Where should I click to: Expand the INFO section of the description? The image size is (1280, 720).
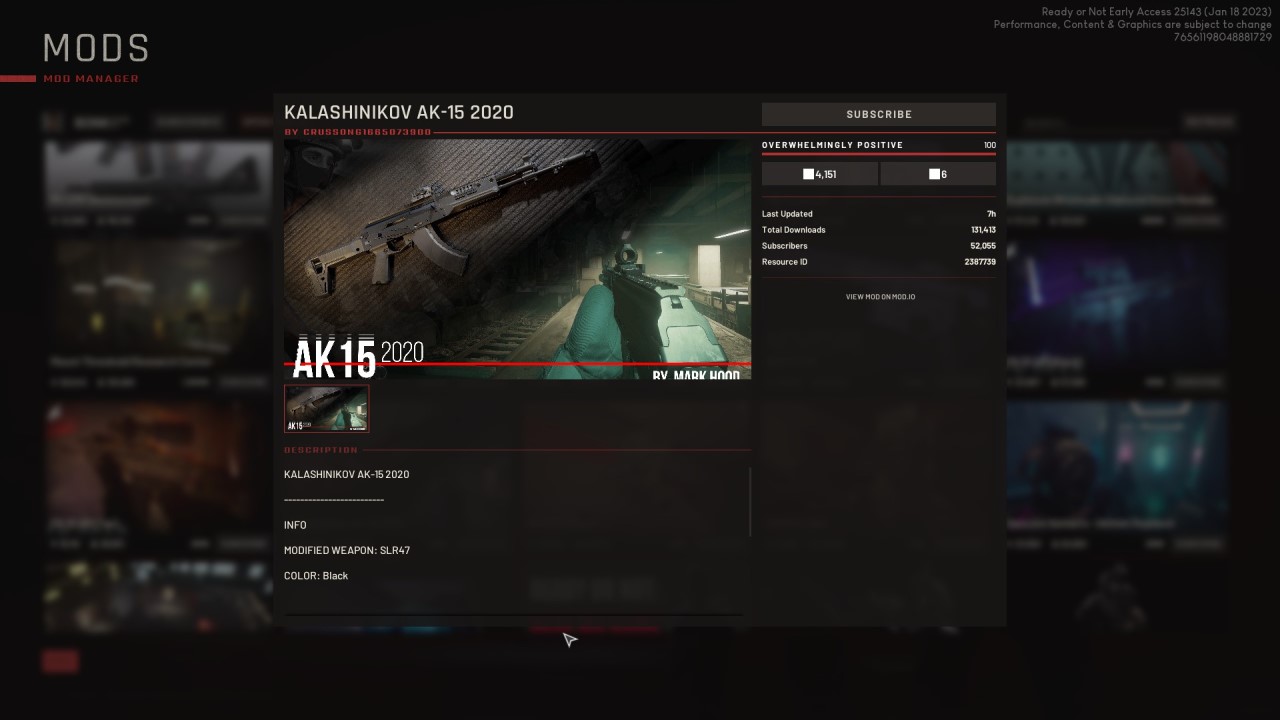click(x=294, y=524)
